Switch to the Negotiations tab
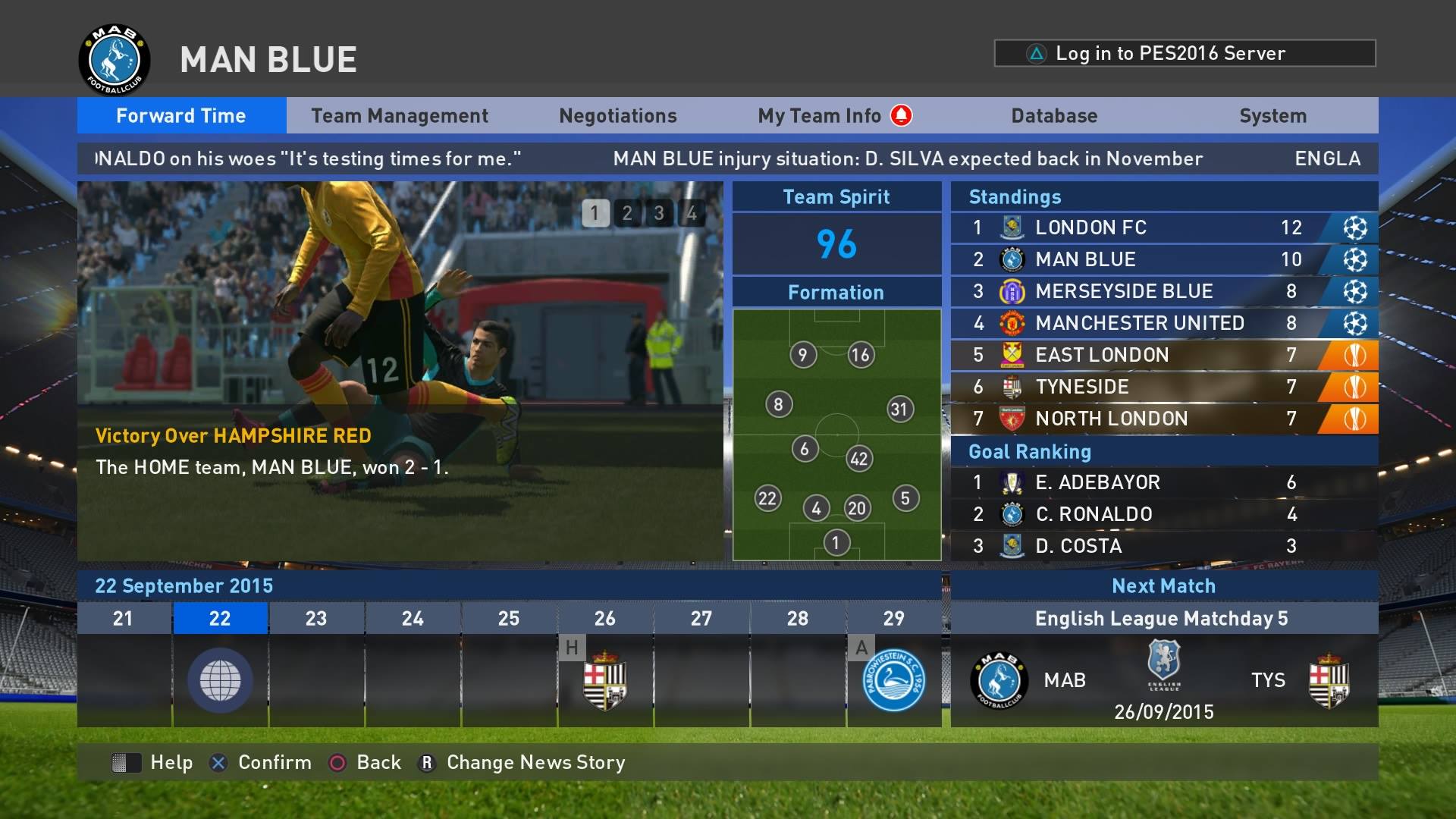Image resolution: width=1456 pixels, height=819 pixels. (617, 116)
